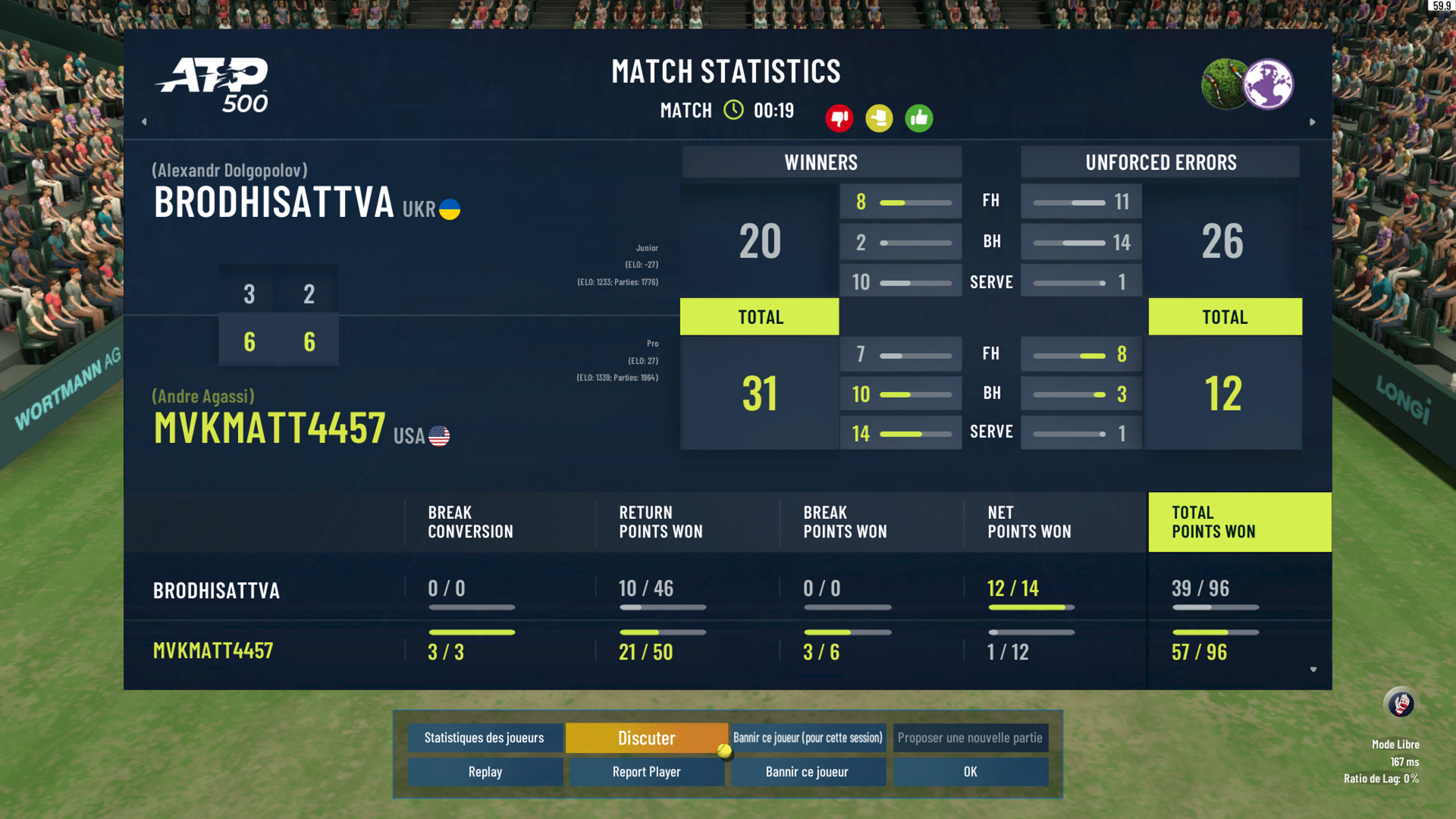Viewport: 1456px width, 819px height.
Task: Give the red thumbs-down rating
Action: (x=839, y=118)
